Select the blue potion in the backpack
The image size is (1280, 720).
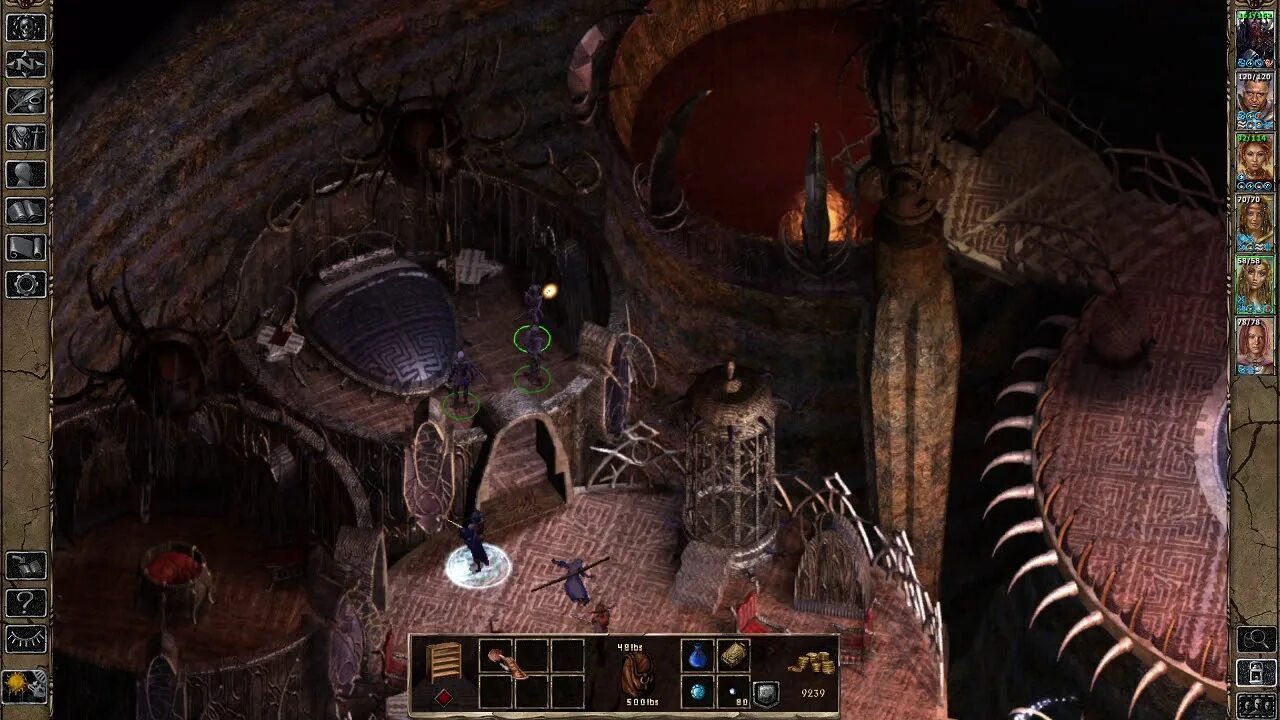[x=697, y=657]
